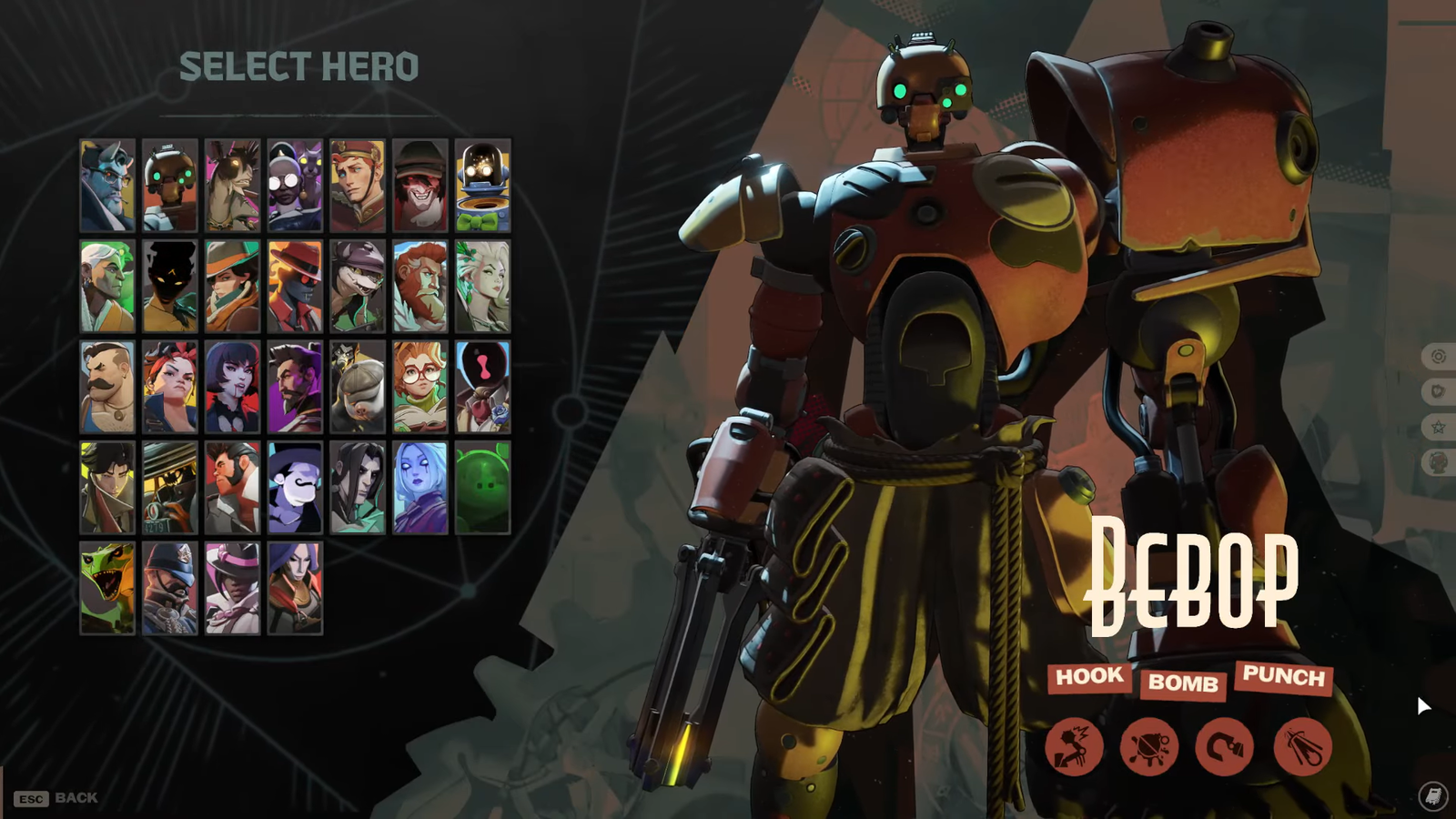Click the star icon on the right edge
This screenshot has width=1456, height=819.
tap(1439, 427)
